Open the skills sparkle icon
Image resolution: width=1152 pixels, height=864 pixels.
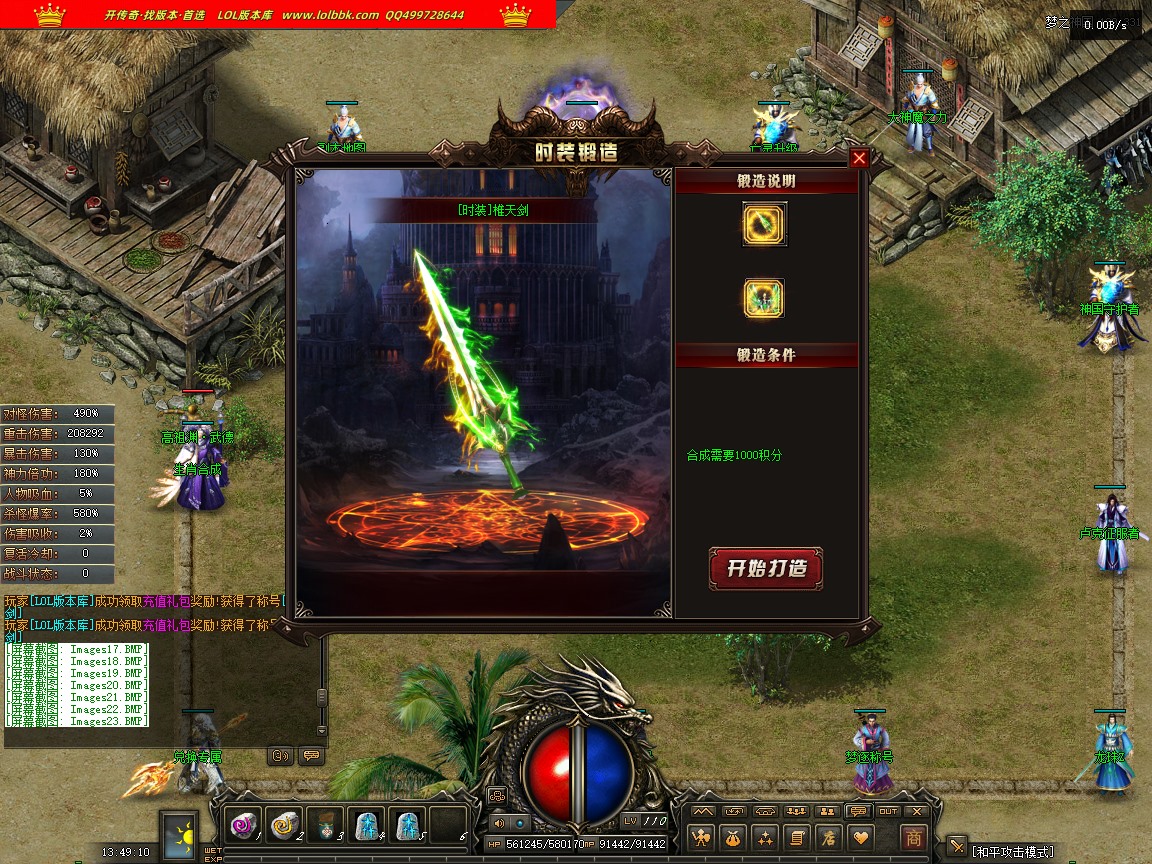(x=766, y=837)
